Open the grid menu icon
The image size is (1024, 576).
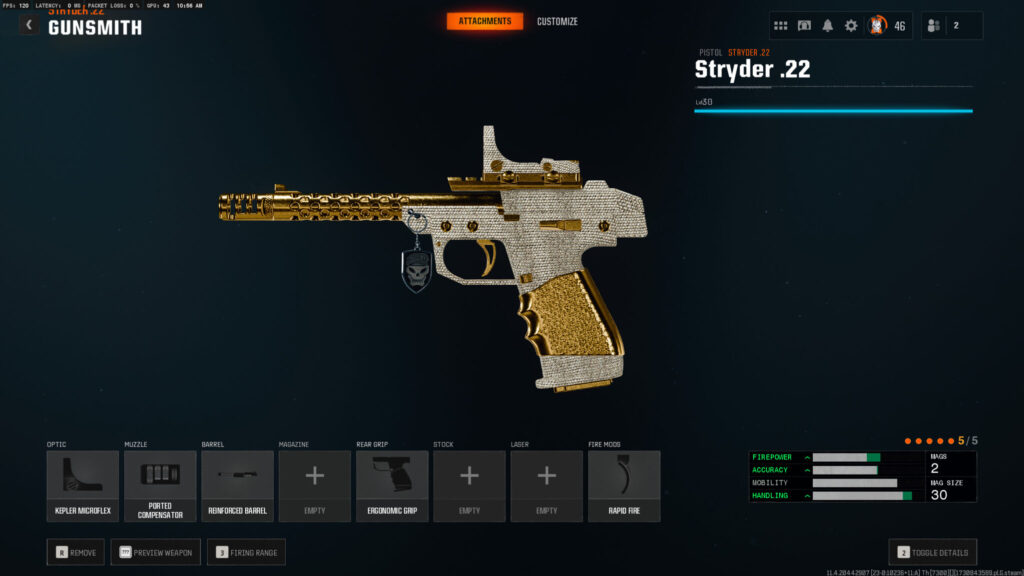click(781, 26)
